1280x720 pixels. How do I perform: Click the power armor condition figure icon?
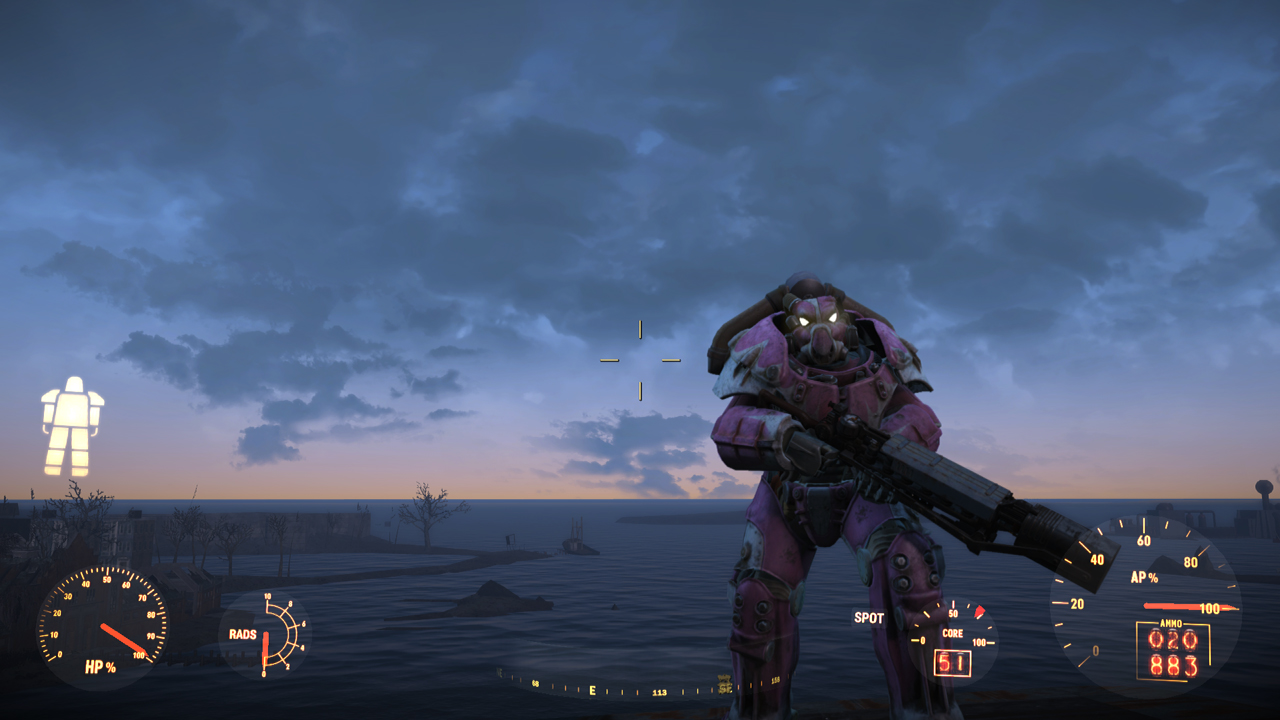pyautogui.click(x=72, y=425)
